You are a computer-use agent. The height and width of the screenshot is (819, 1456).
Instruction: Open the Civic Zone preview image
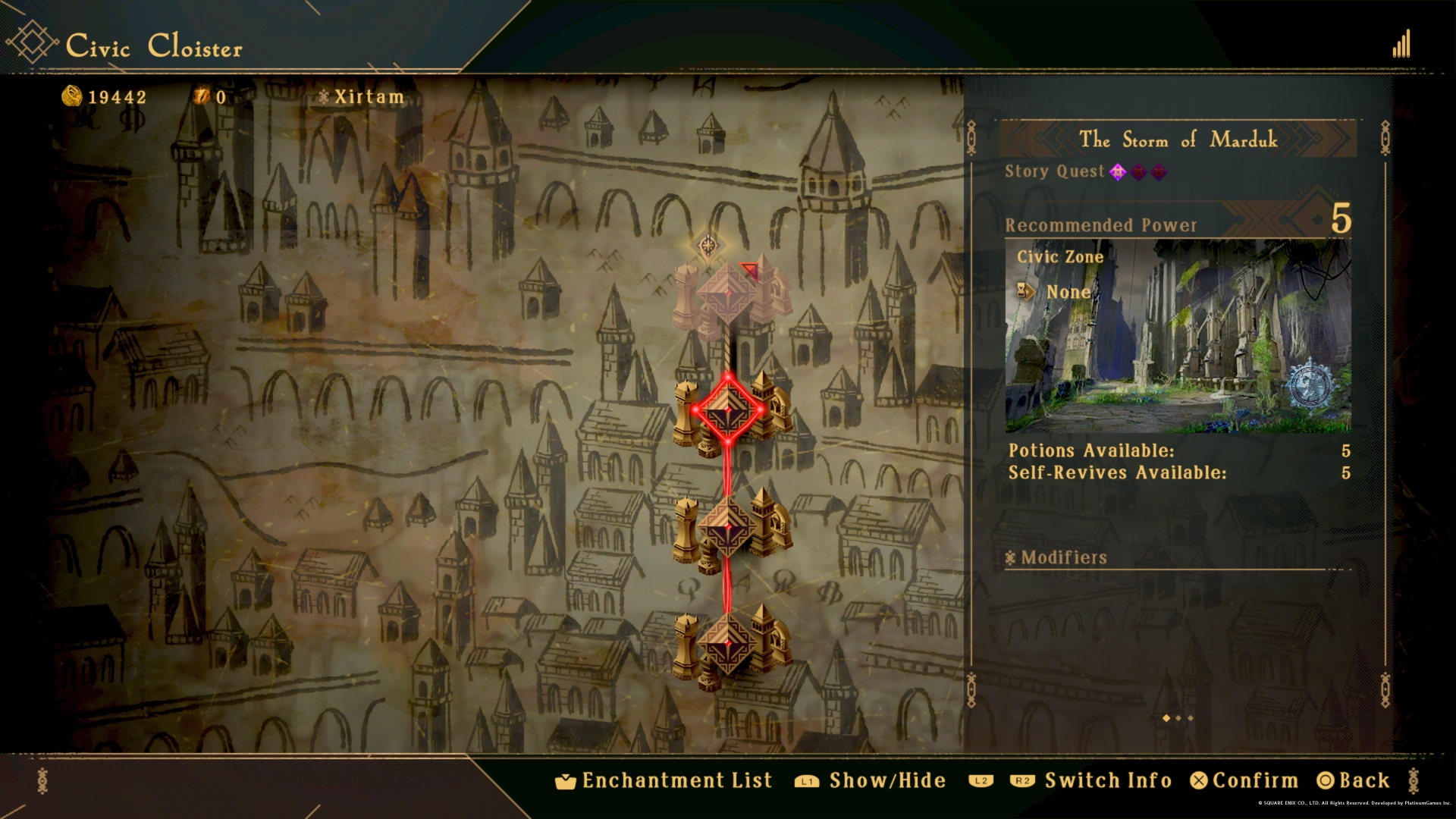click(x=1178, y=336)
